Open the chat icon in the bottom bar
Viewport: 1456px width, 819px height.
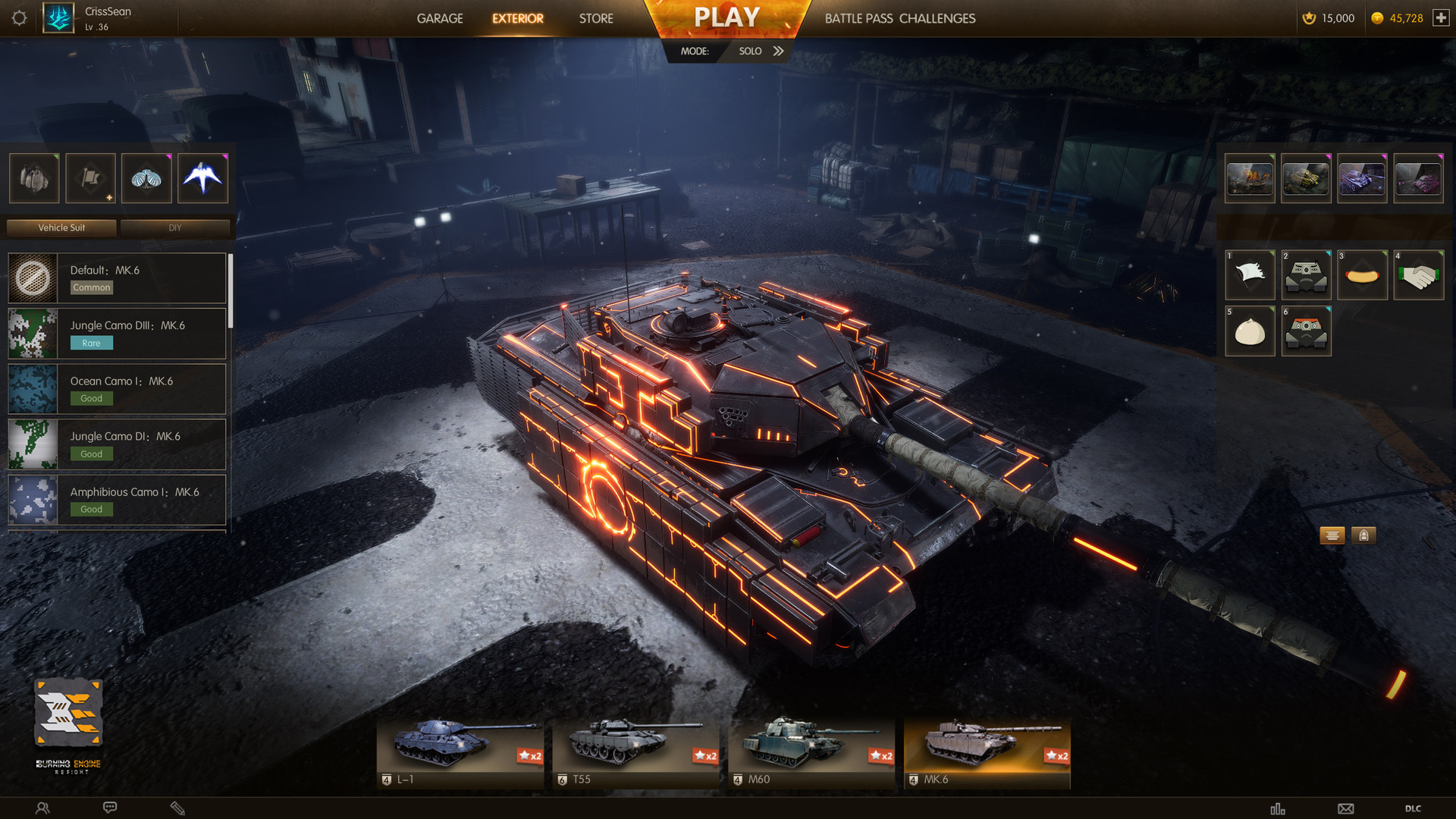point(110,807)
